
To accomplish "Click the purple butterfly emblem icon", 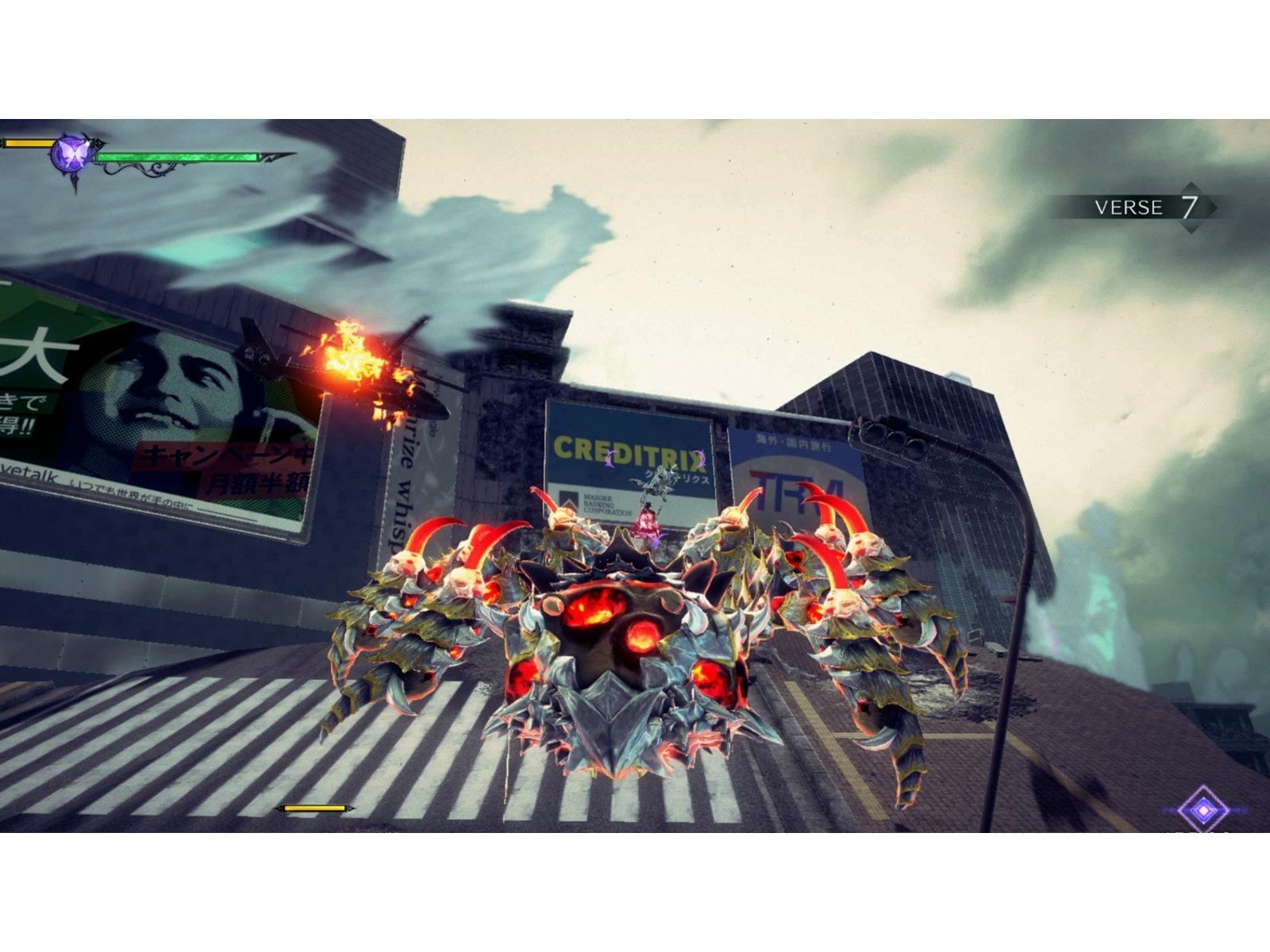I will coord(68,154).
